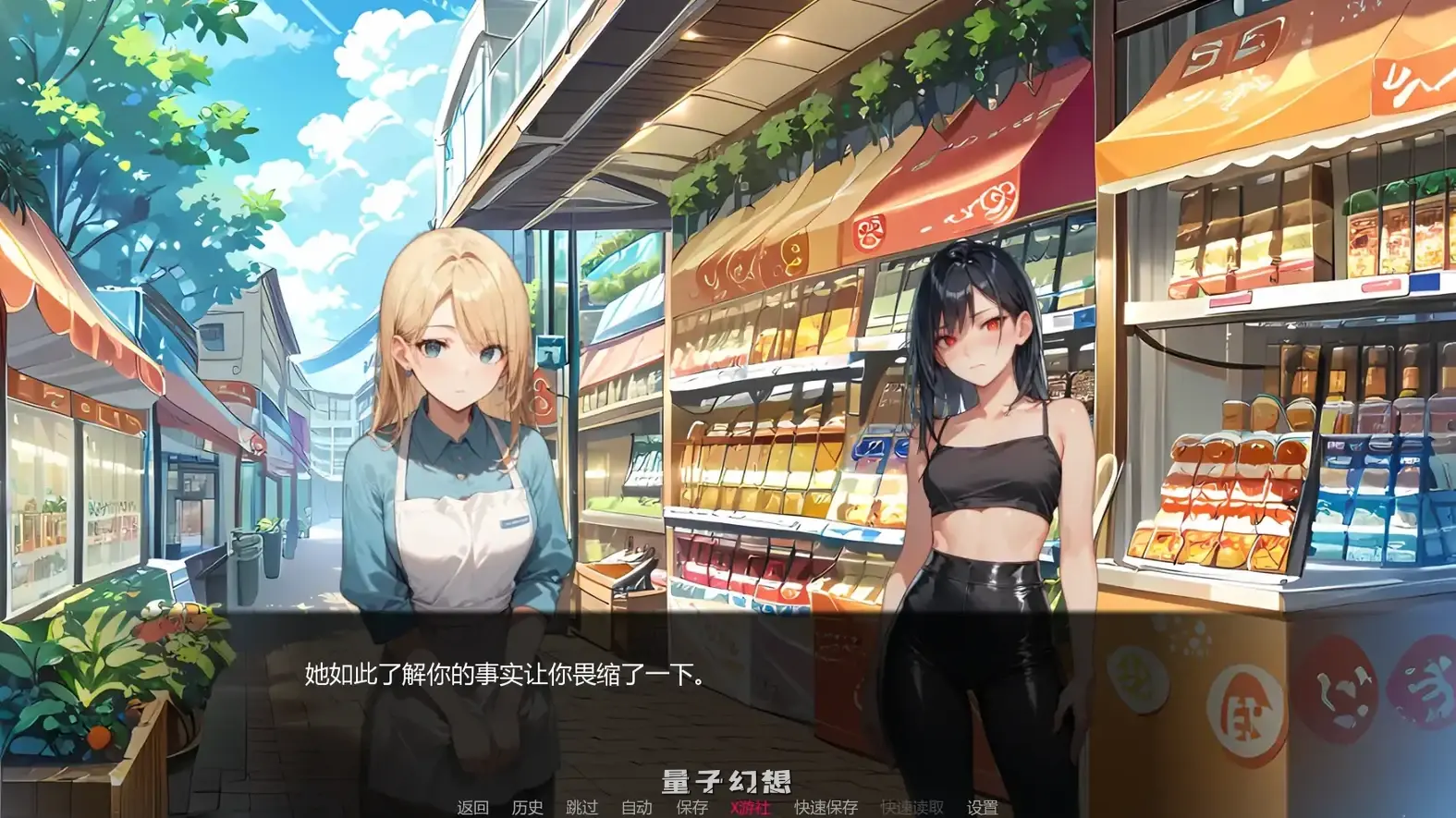The height and width of the screenshot is (818, 1456).
Task: Open the 历史 history log
Action: tap(527, 806)
